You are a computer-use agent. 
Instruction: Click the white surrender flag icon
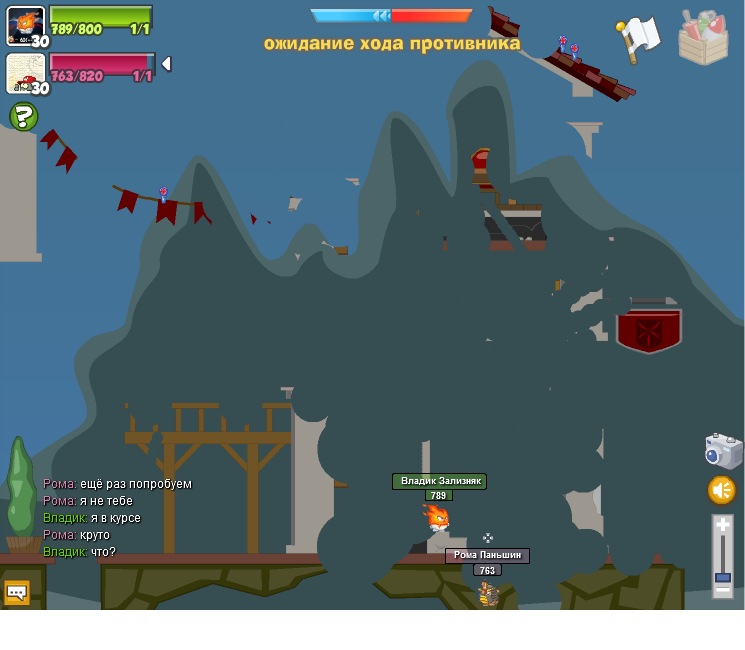[x=638, y=38]
